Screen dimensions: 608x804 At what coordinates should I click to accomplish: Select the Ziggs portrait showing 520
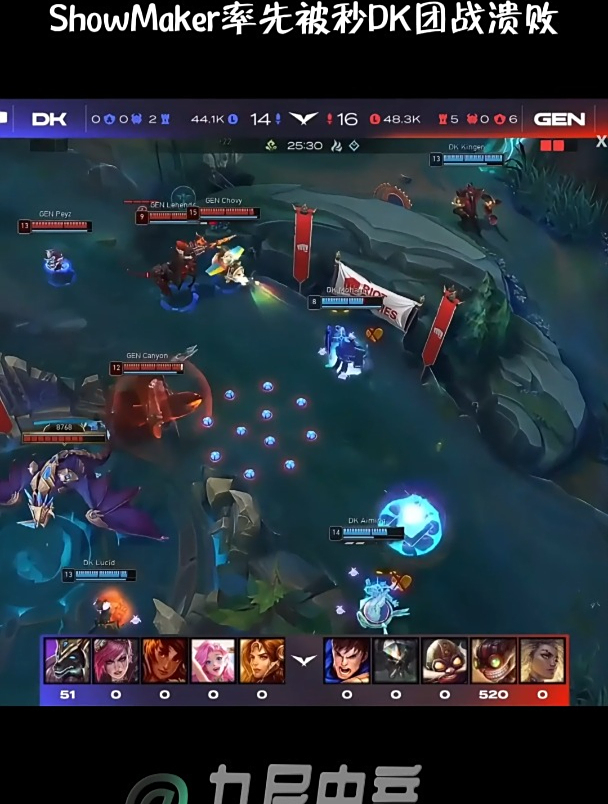coord(493,661)
